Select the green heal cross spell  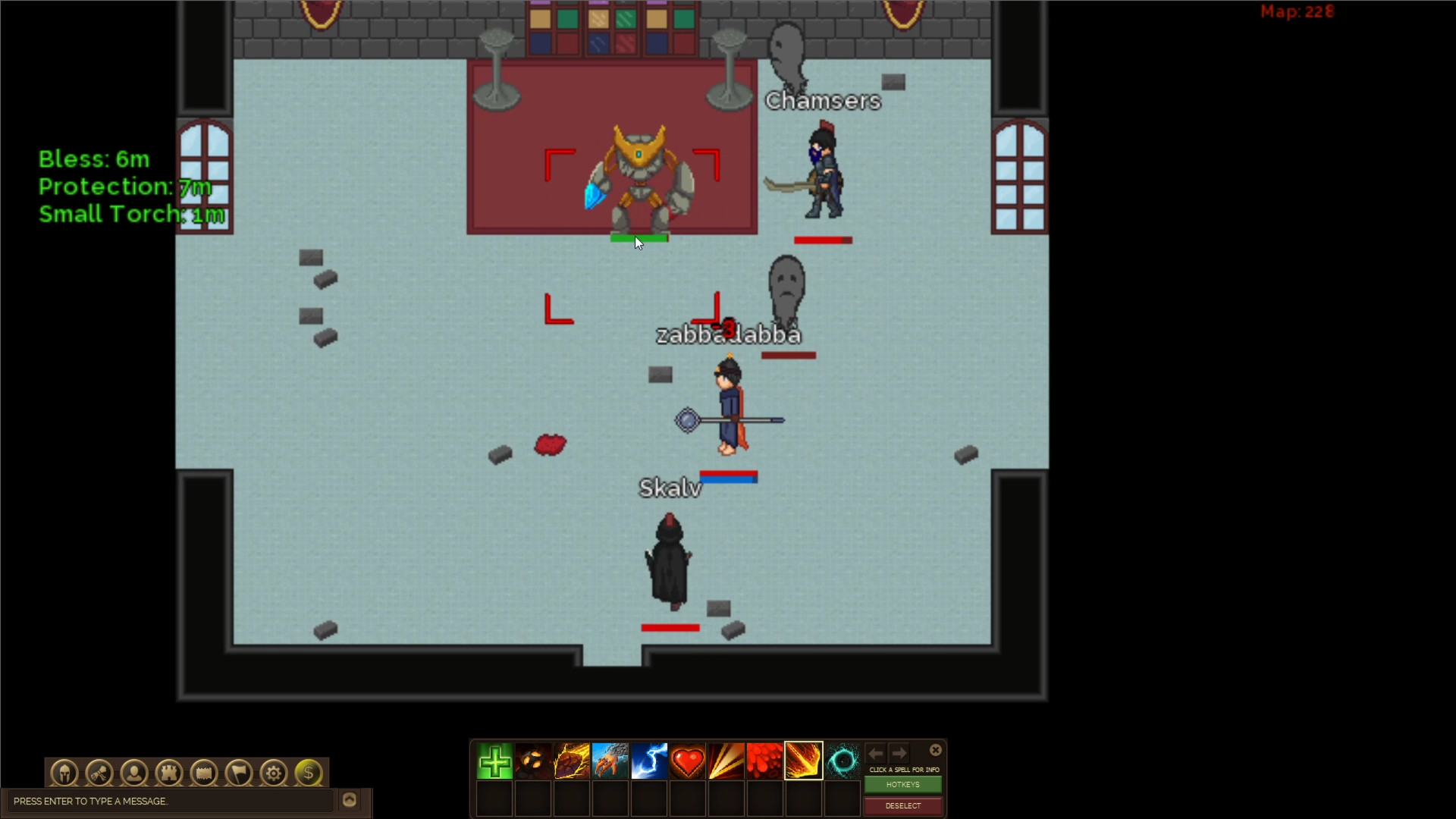tap(494, 760)
